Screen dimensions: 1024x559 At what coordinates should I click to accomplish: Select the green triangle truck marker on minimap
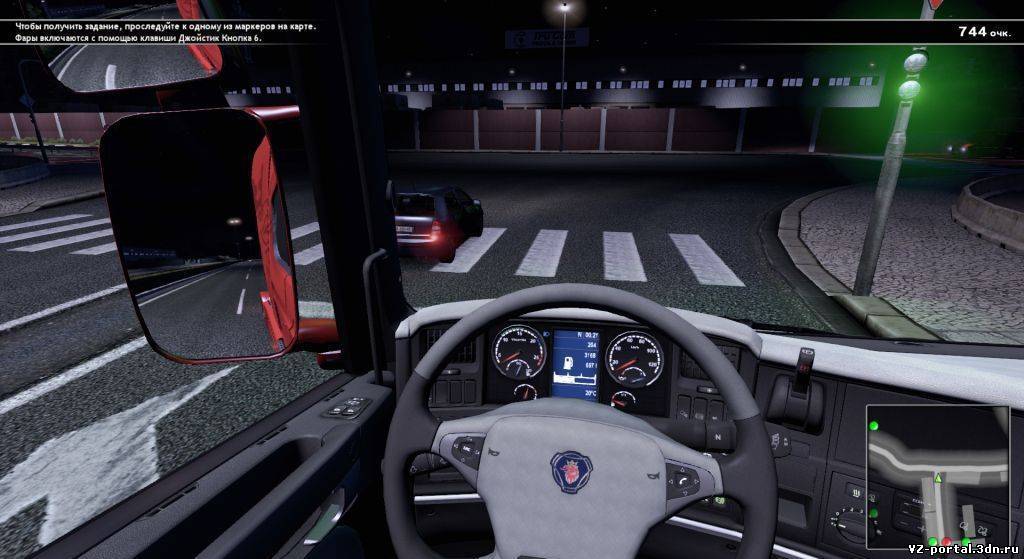point(938,480)
